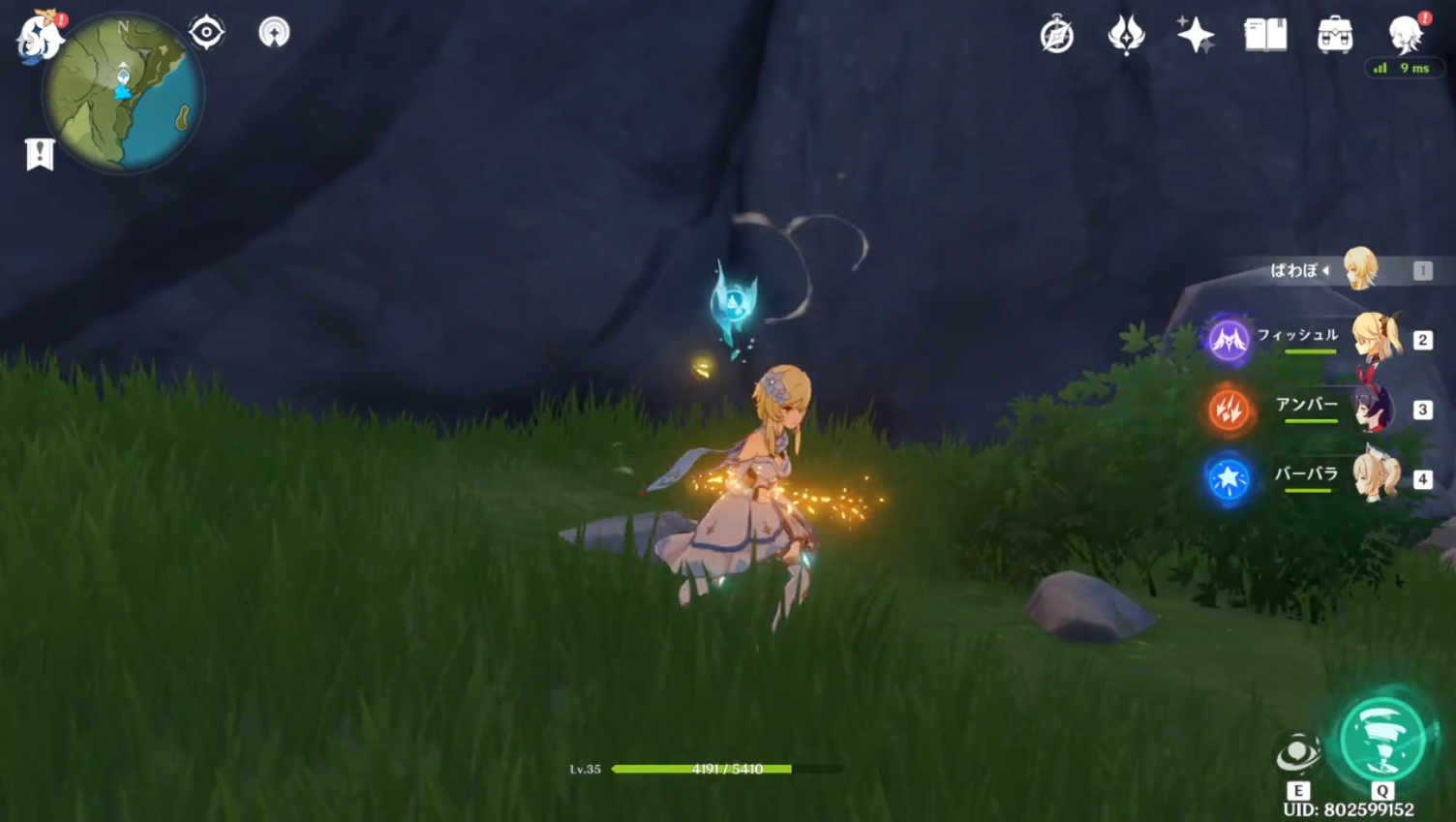The width and height of the screenshot is (1456, 822).
Task: Open the co-op mode icon
Action: [274, 32]
